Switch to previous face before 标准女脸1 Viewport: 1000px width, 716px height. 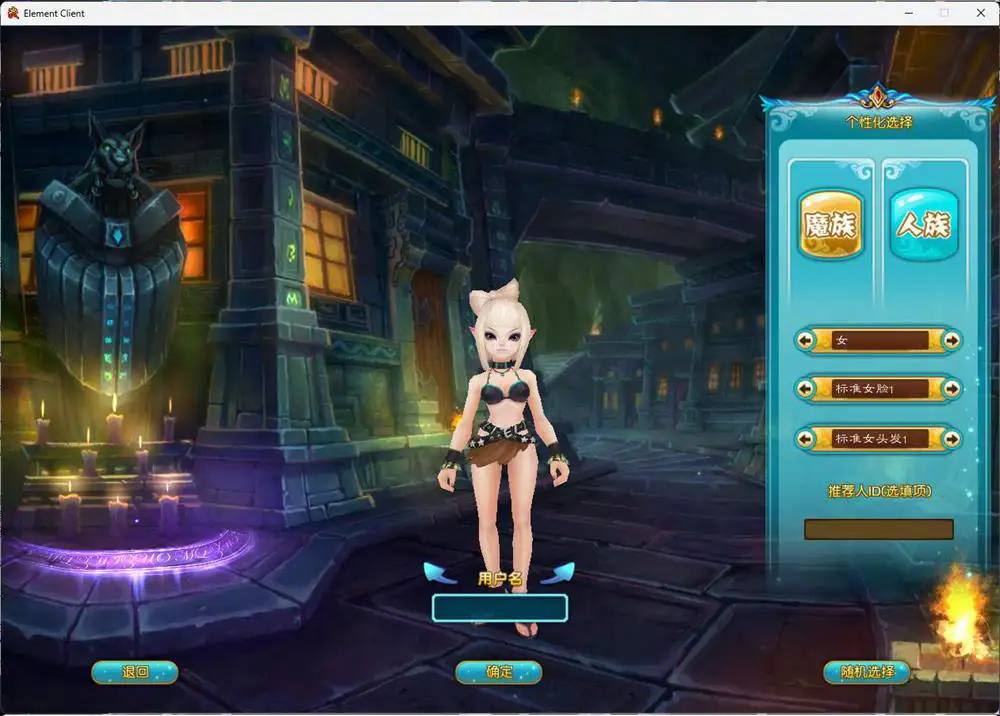pyautogui.click(x=806, y=389)
